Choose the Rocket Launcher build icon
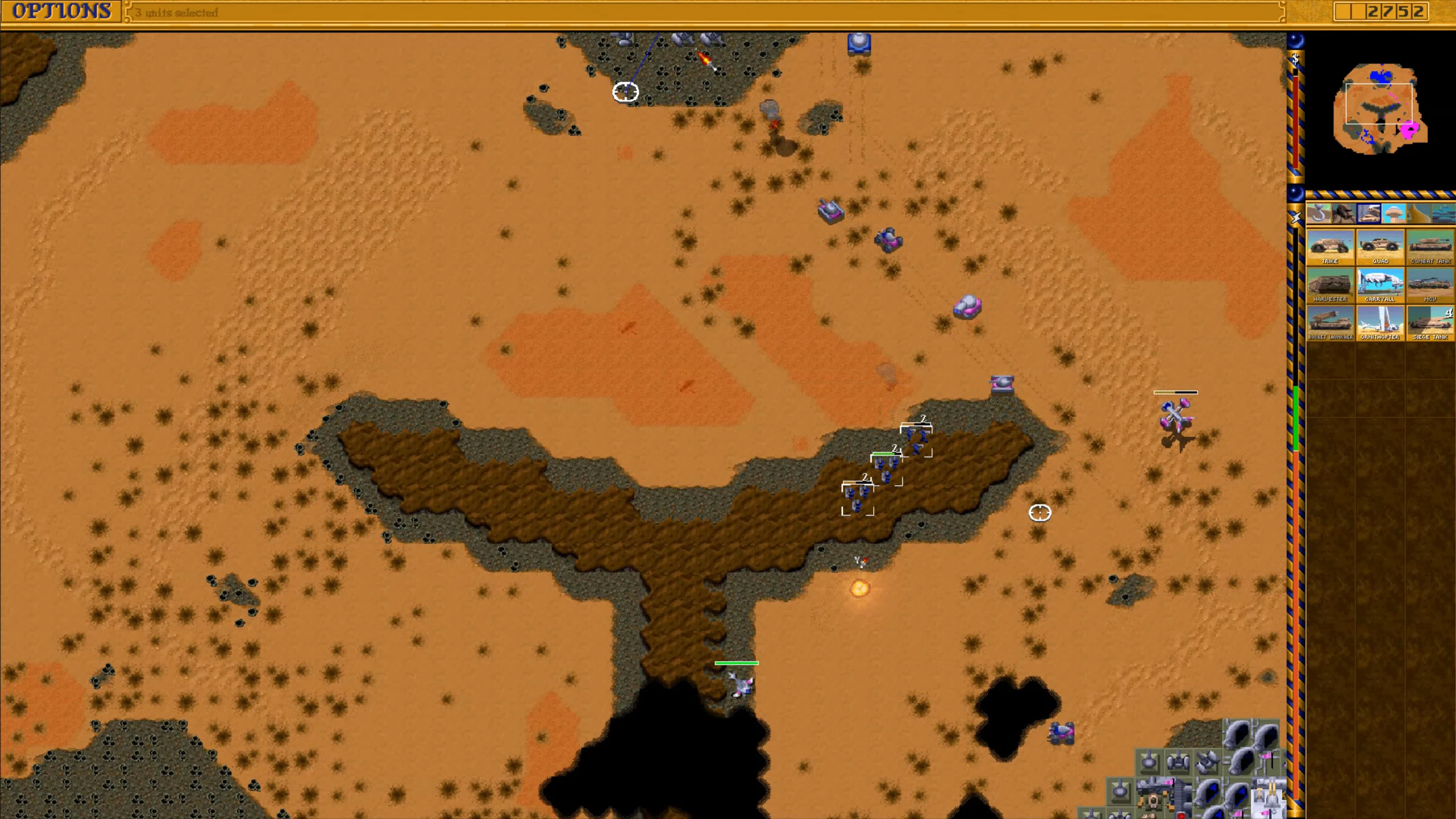 pos(1330,323)
